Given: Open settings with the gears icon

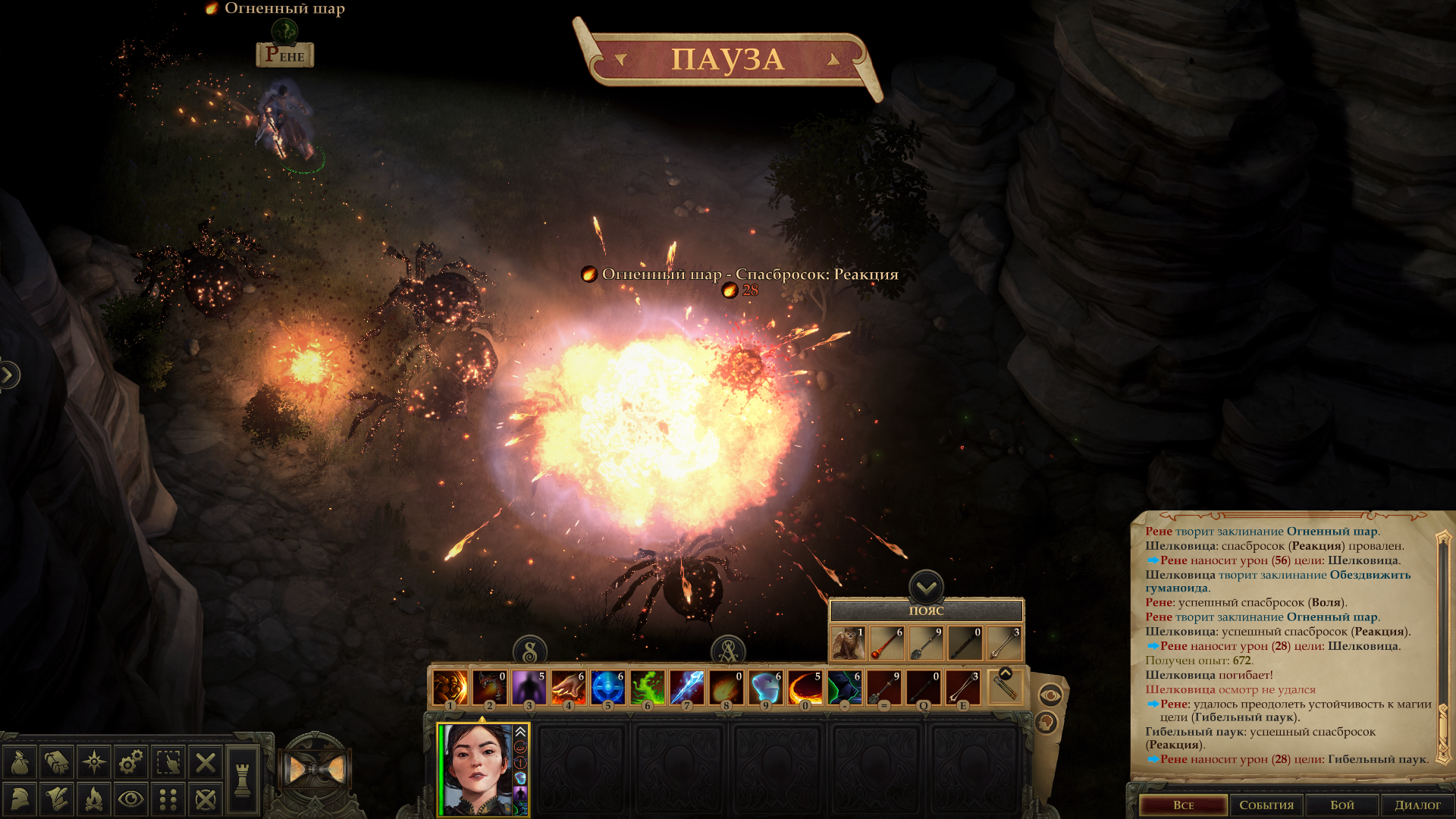Looking at the screenshot, I should (131, 762).
